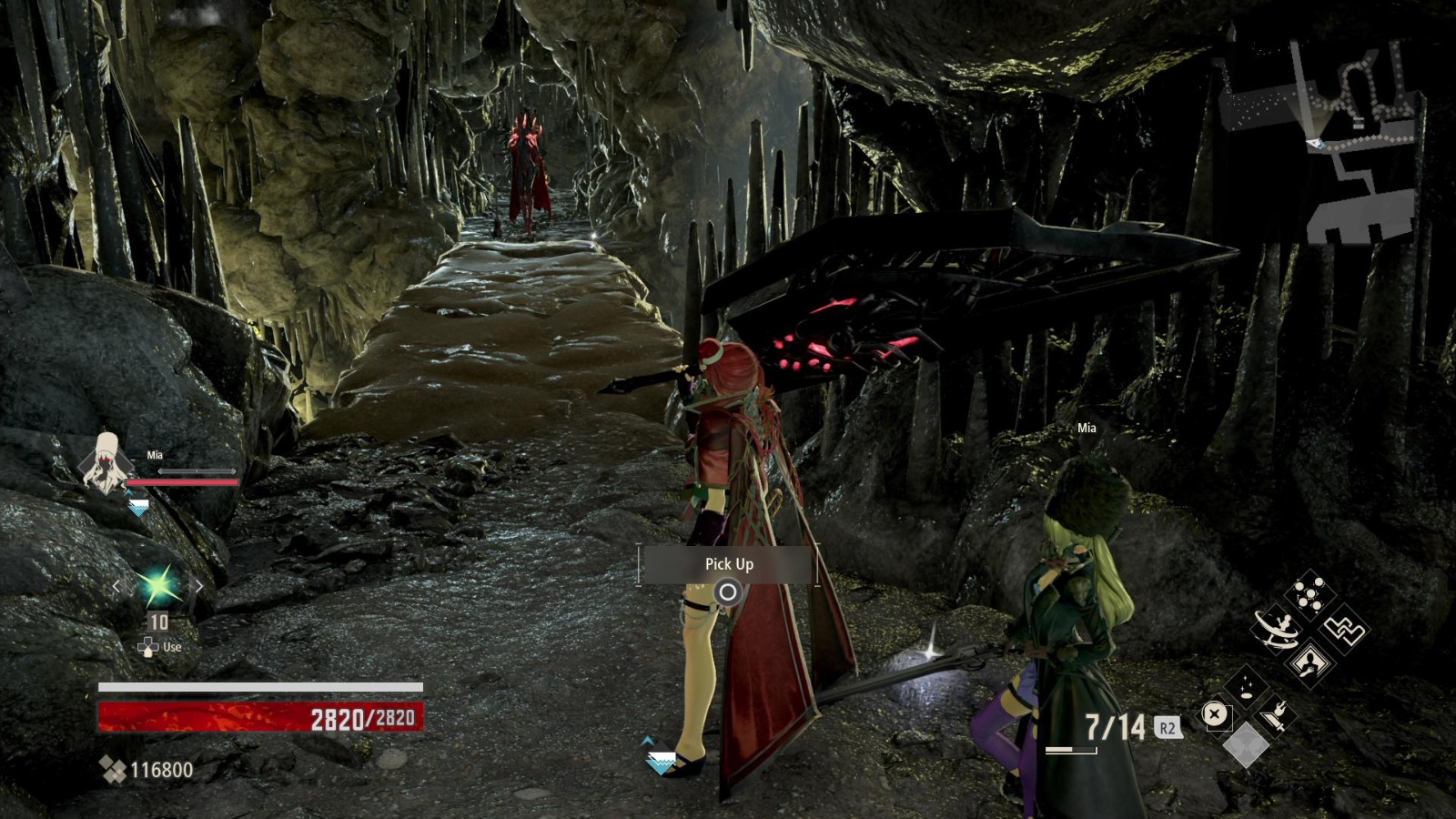This screenshot has width=1456, height=819.
Task: Expand Mia's focus gauge arrows
Action: pos(197,470)
